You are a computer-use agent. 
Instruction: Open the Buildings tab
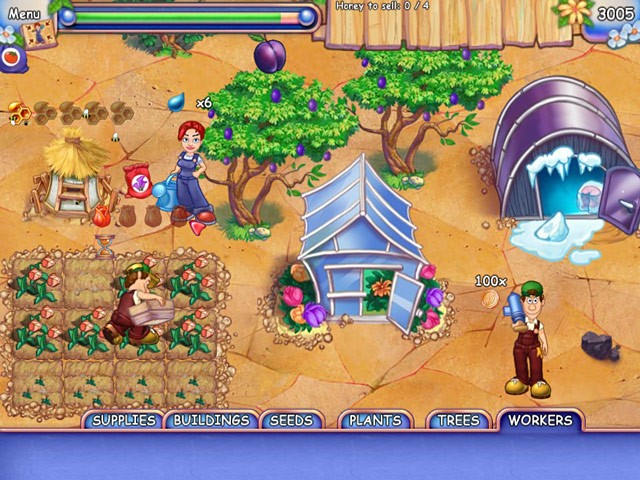pyautogui.click(x=211, y=420)
